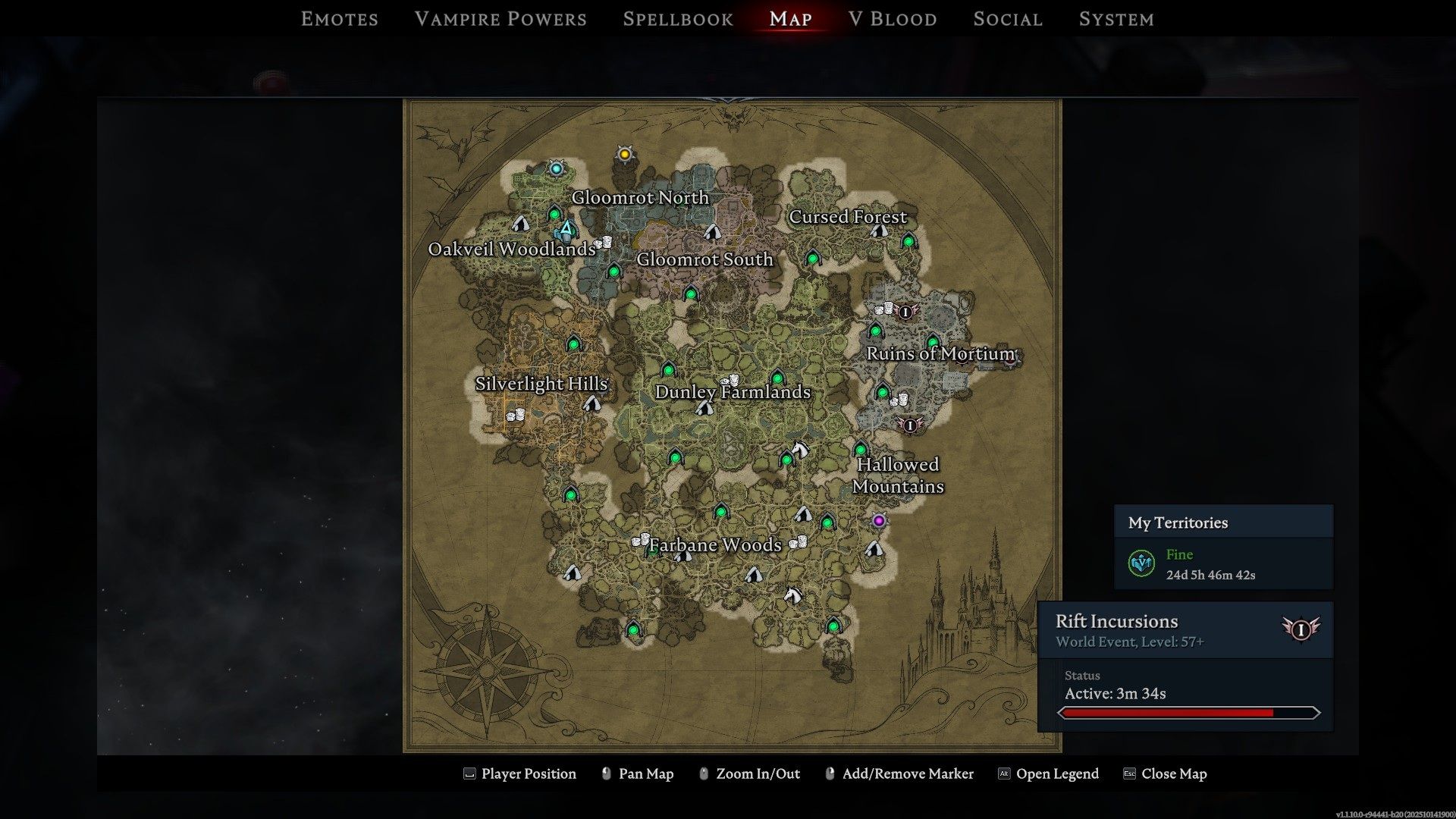Image resolution: width=1456 pixels, height=819 pixels.
Task: Click the teal marker near Oakveil Woodlands
Action: point(556,168)
